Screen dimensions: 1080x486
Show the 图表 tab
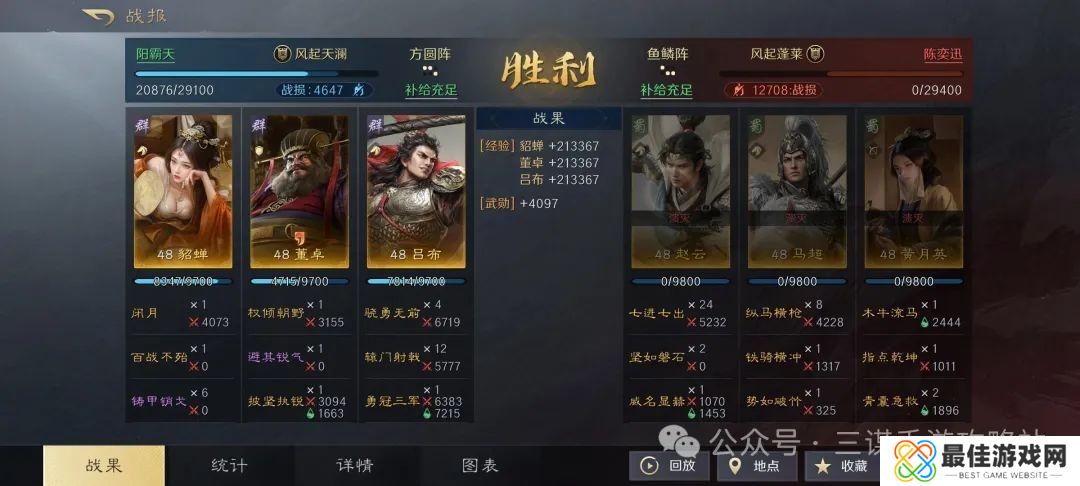(x=480, y=465)
